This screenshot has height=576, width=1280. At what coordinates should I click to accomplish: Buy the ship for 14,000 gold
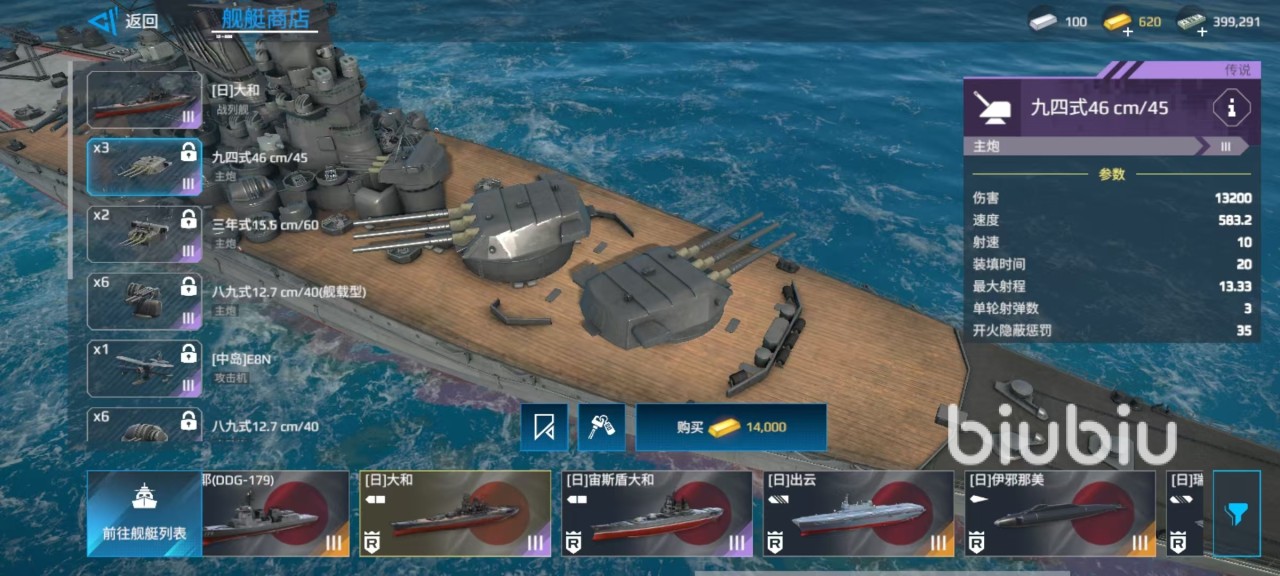click(x=731, y=427)
